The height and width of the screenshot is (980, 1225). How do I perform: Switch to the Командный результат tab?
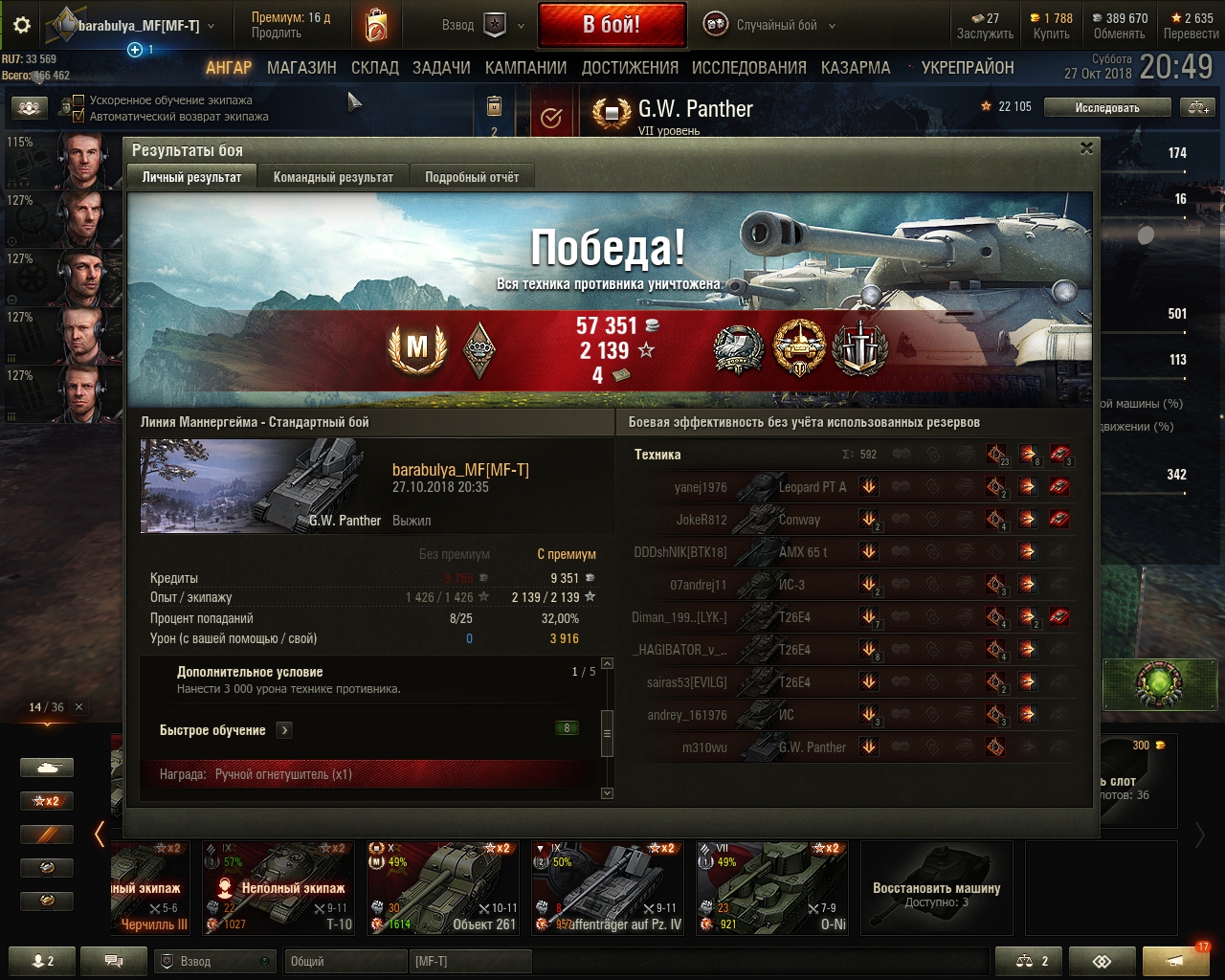coord(333,177)
